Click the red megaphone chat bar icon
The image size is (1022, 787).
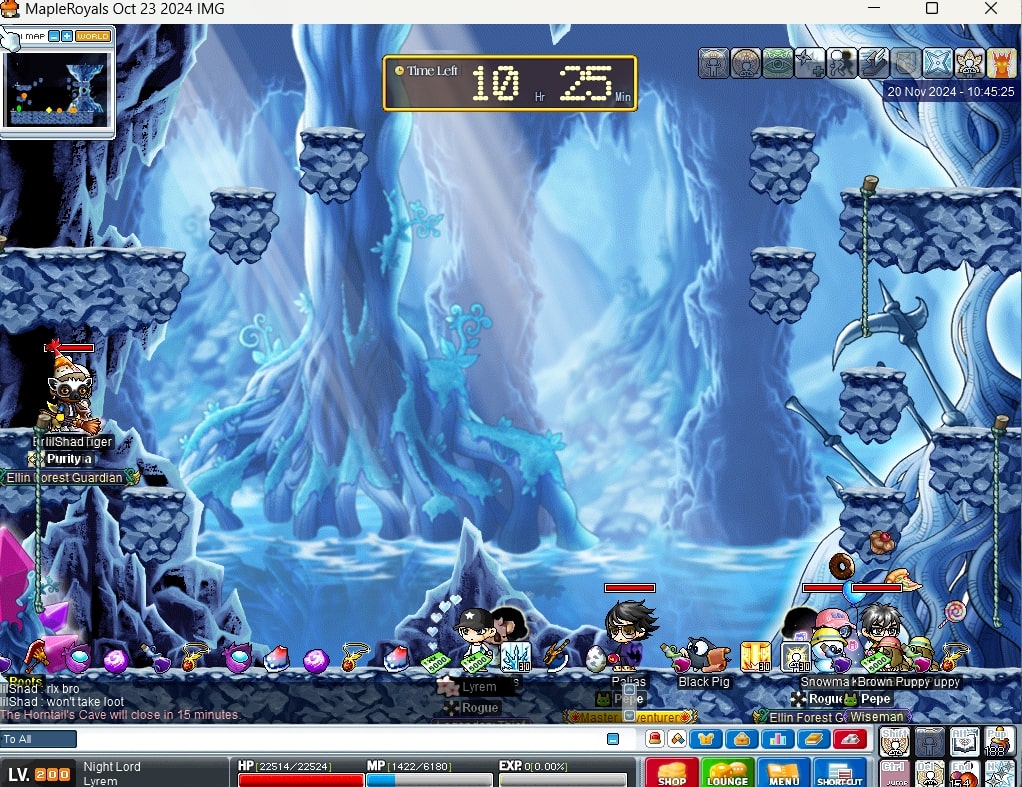click(654, 739)
